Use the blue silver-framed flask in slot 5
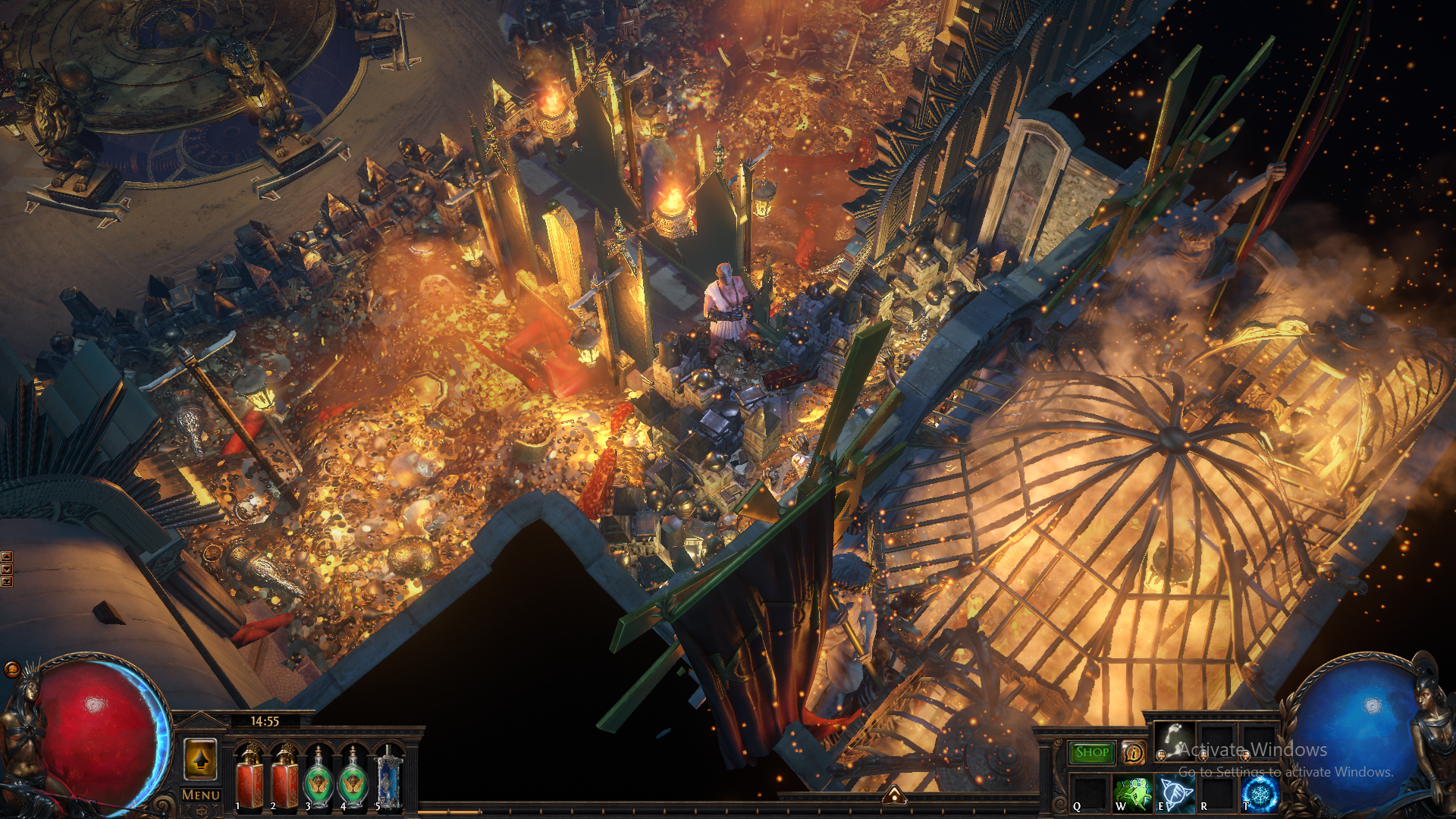1456x819 pixels. [x=388, y=778]
